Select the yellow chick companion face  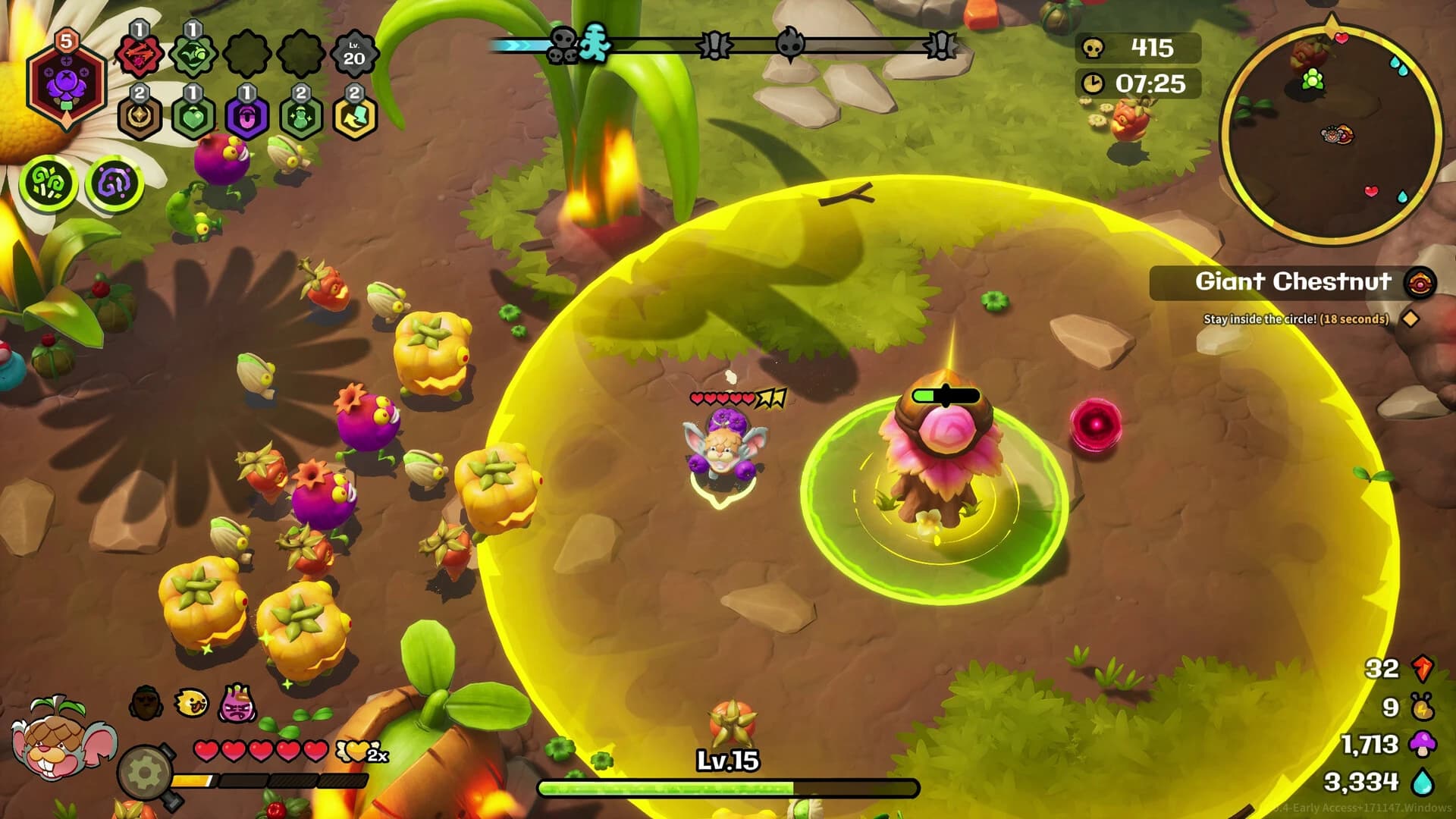190,702
